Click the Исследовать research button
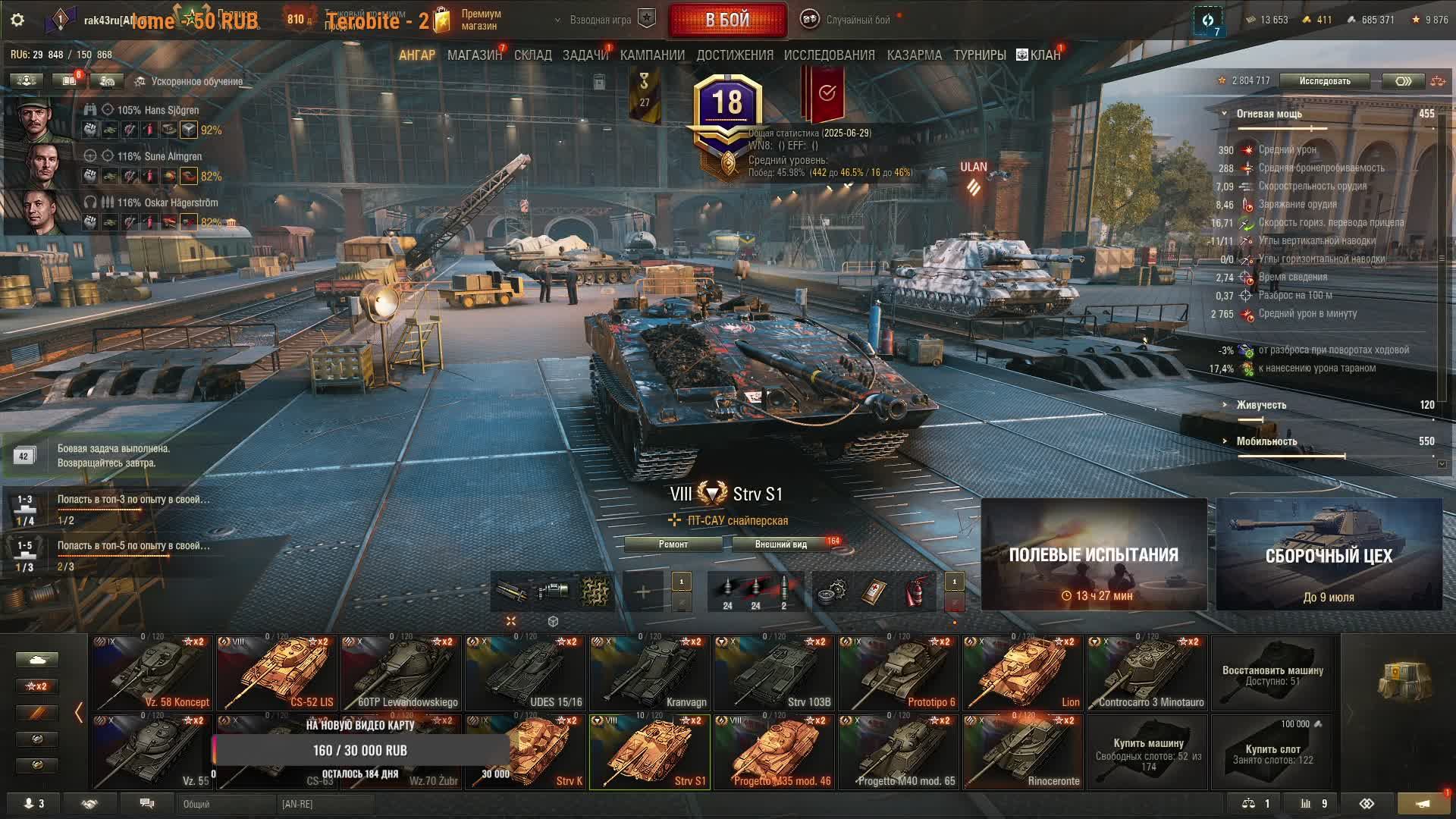Viewport: 1456px width, 819px height. point(1324,81)
